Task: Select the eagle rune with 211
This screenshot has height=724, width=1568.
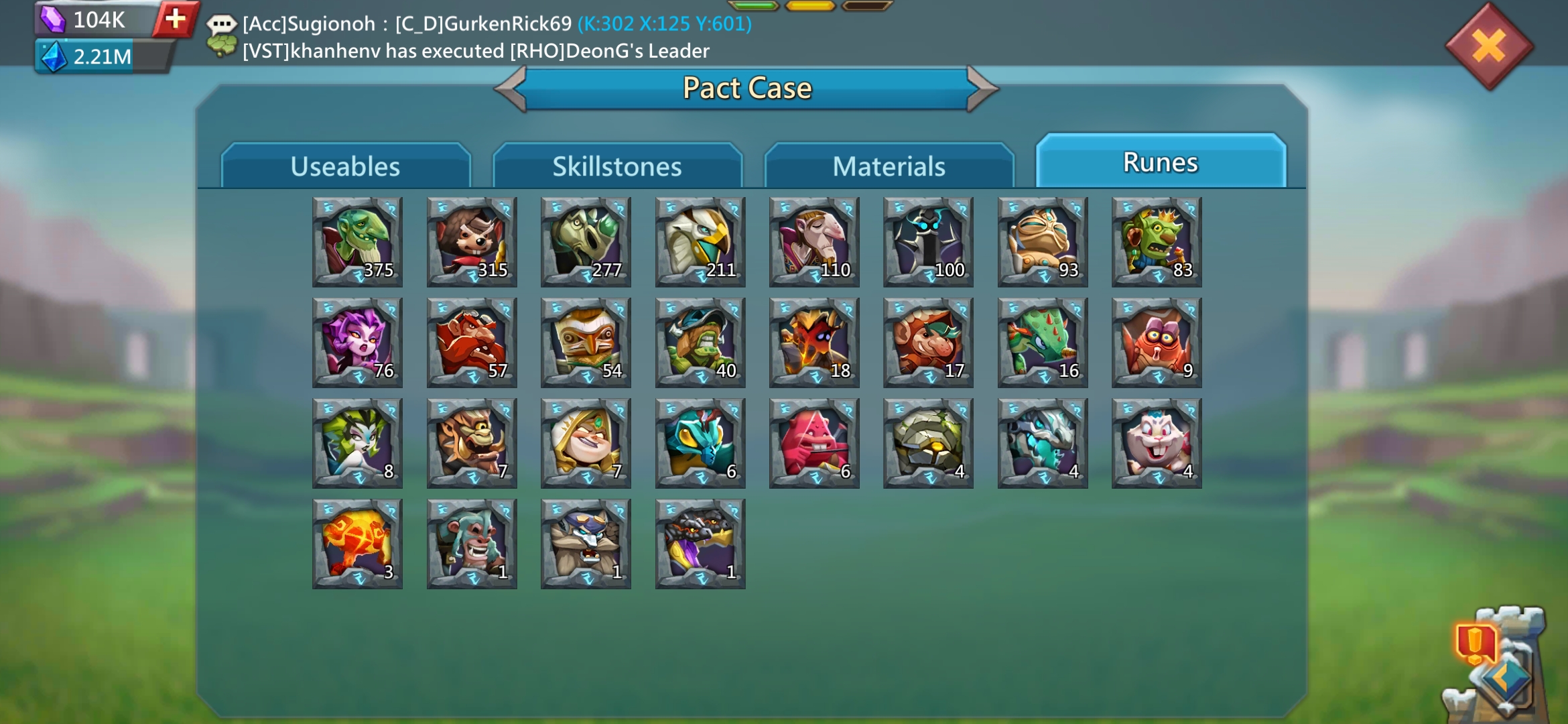Action: (700, 242)
